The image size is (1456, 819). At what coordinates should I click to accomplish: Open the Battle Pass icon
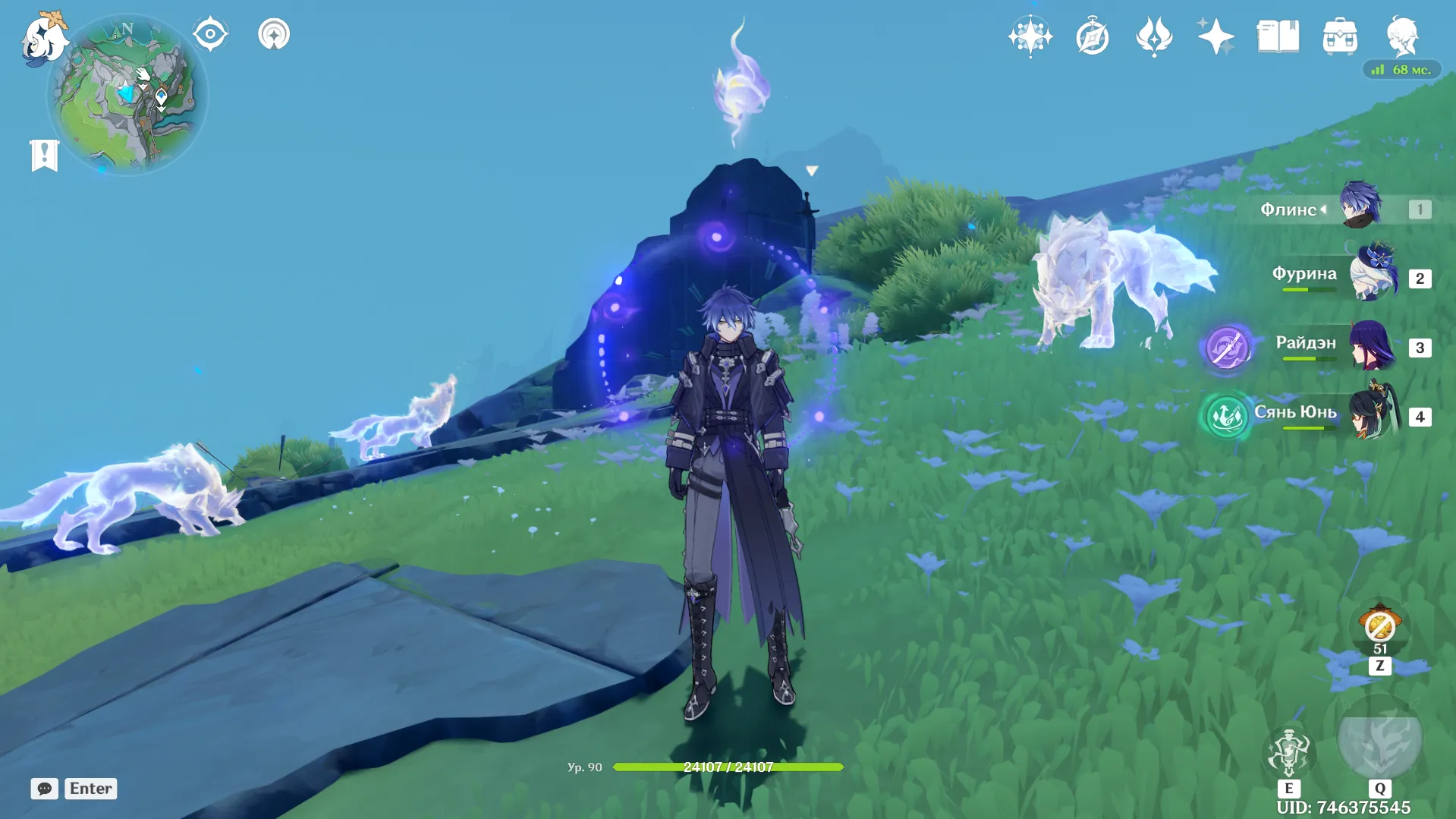[x=1154, y=36]
